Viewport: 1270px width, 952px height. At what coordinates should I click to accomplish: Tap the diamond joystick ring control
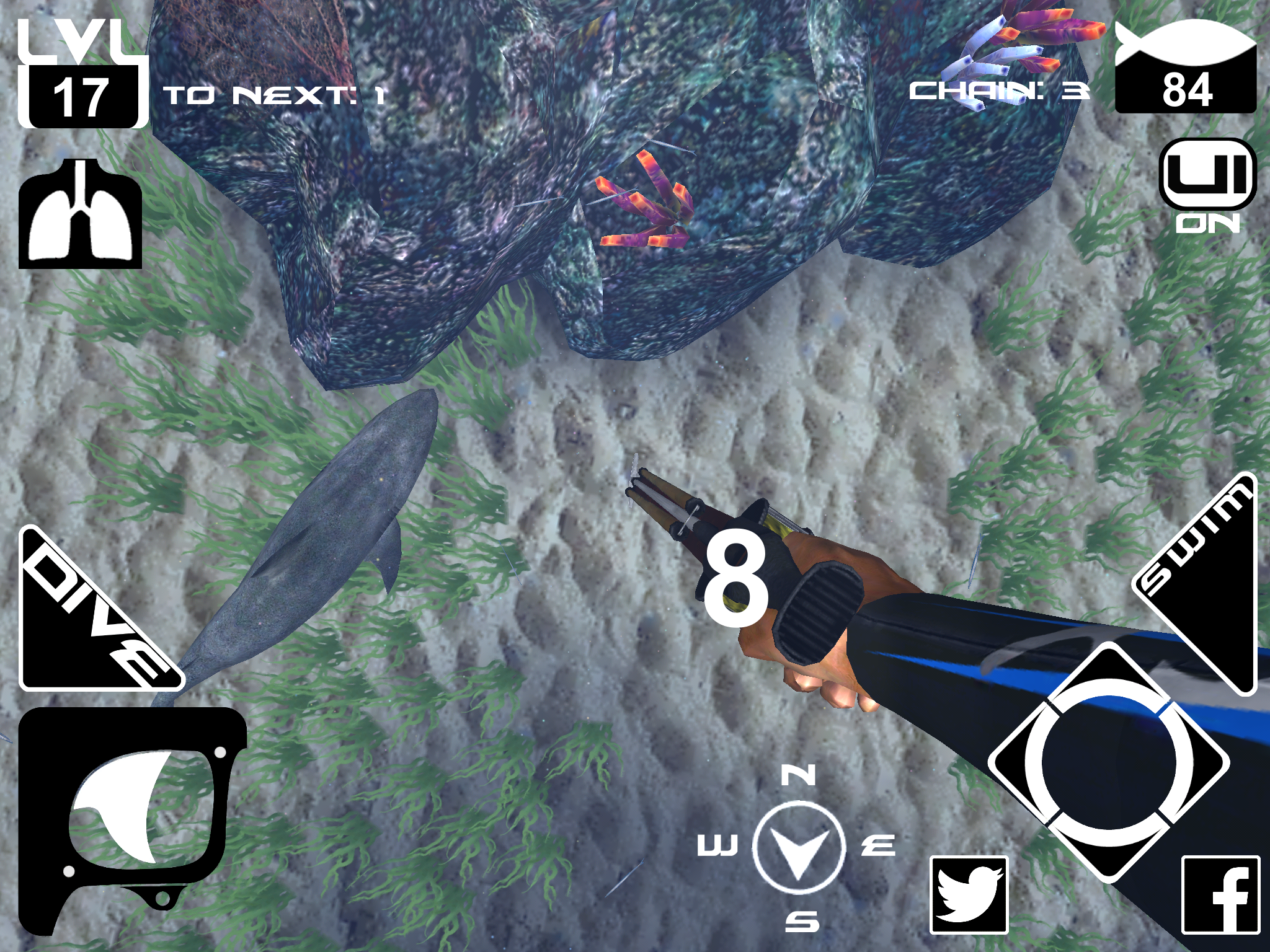coord(1108,762)
